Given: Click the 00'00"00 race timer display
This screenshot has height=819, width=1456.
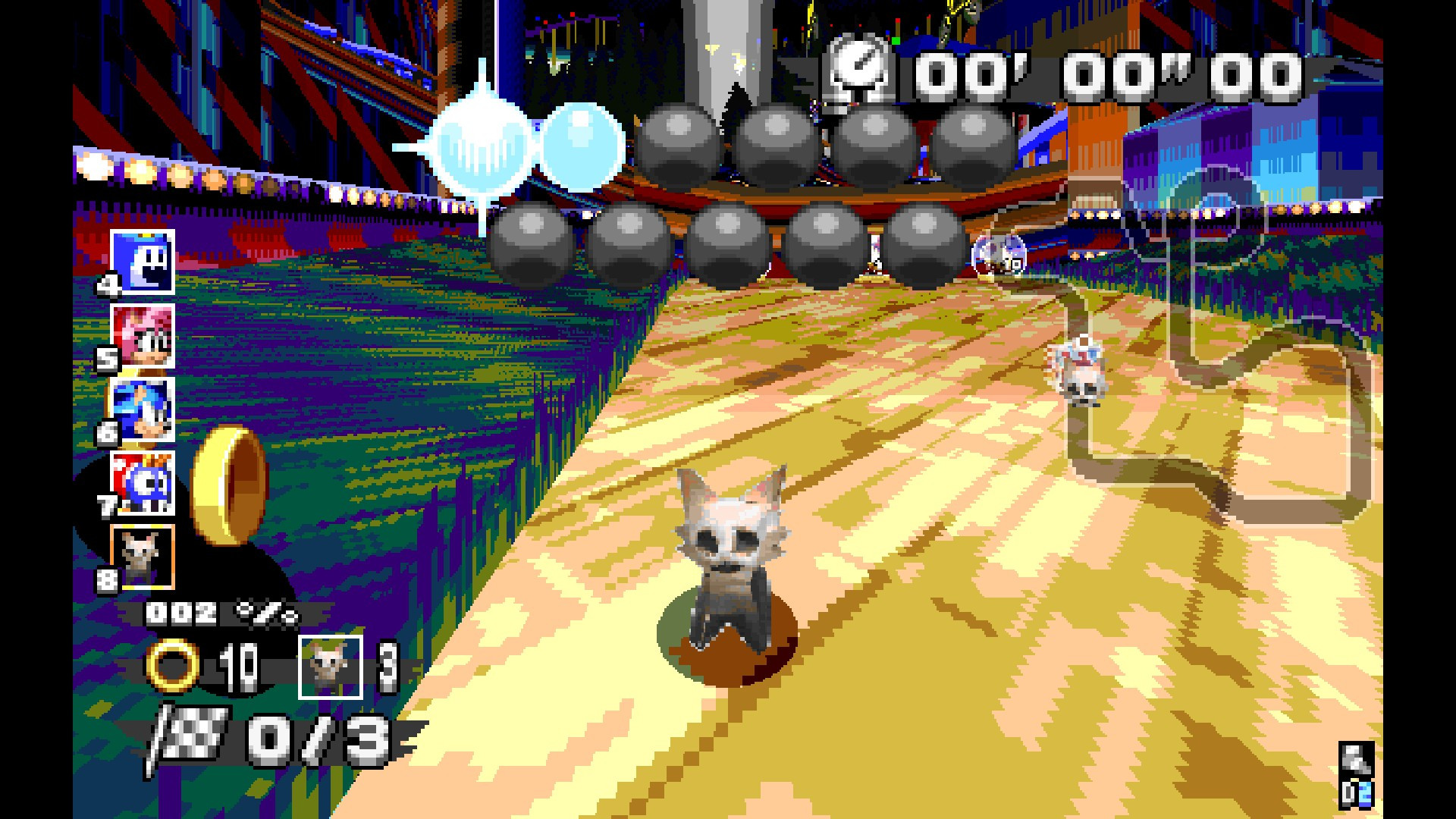Looking at the screenshot, I should point(1100,72).
